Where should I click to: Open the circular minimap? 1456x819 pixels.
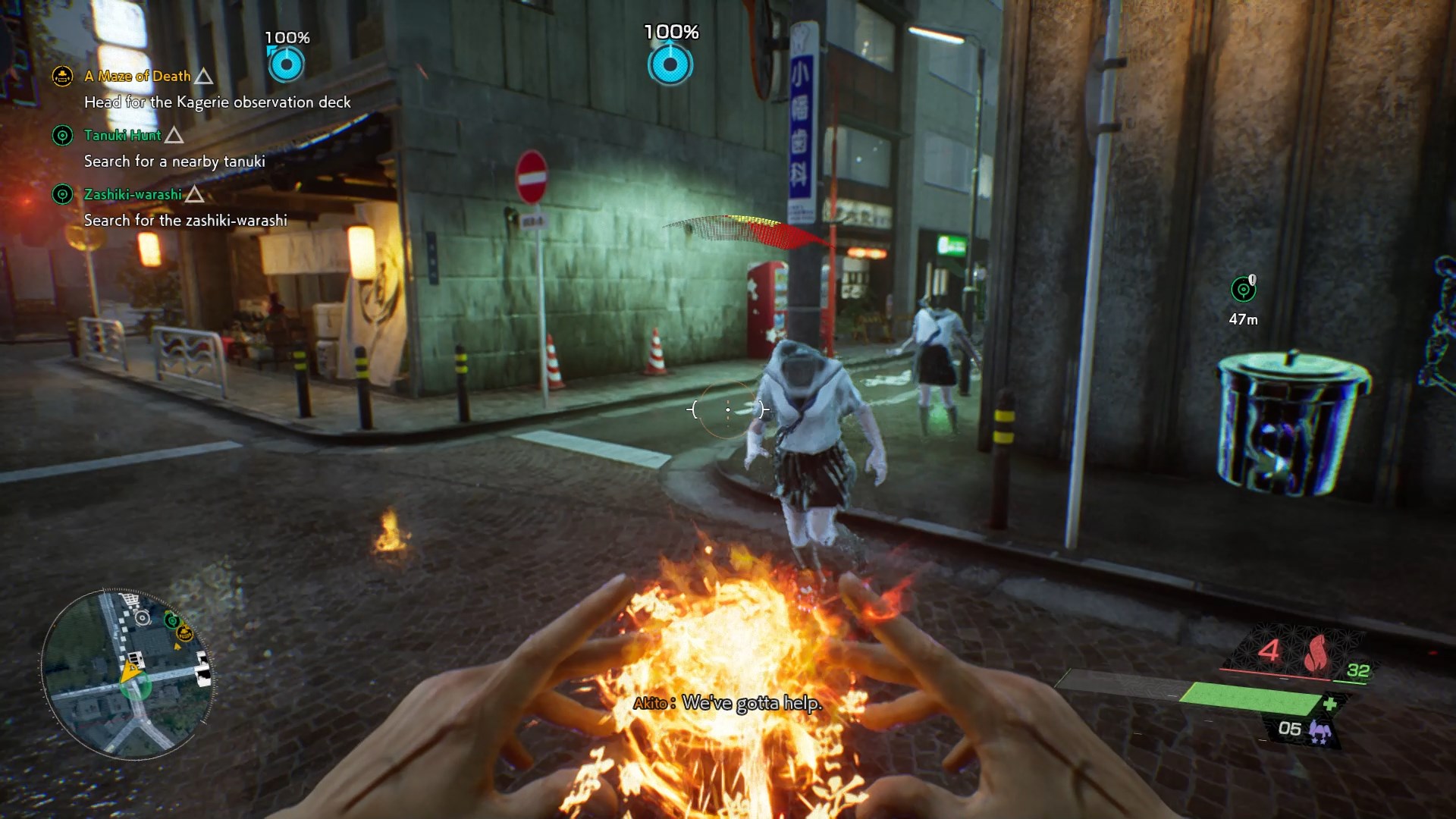point(127,674)
